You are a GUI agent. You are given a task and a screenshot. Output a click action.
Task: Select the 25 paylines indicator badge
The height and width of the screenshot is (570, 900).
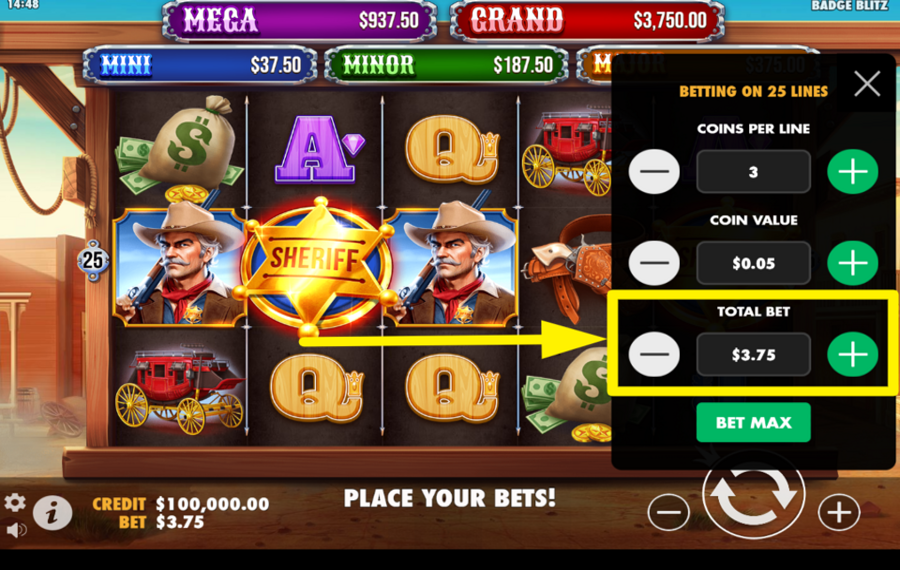(x=93, y=261)
